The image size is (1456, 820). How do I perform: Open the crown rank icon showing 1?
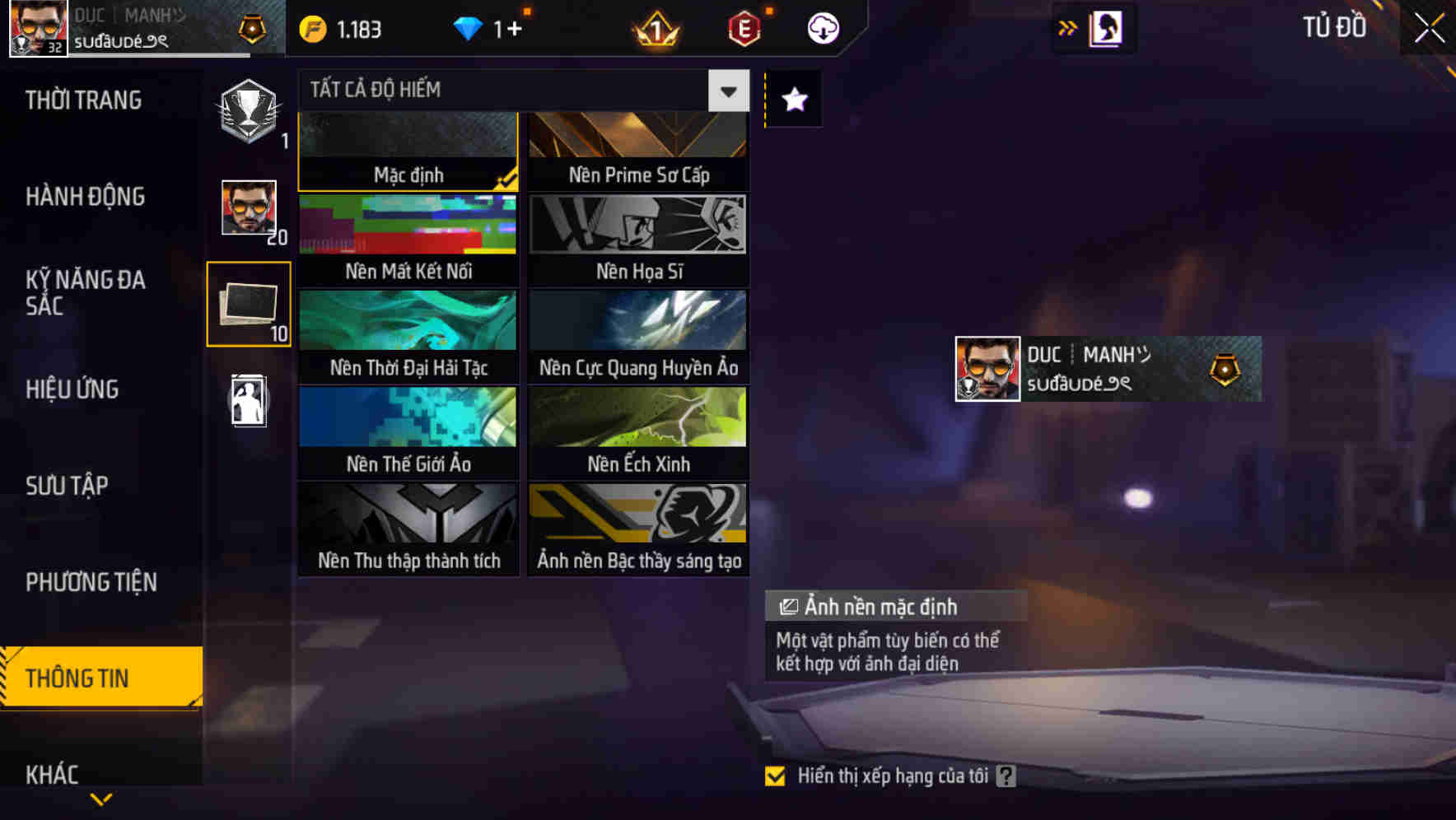(x=653, y=28)
